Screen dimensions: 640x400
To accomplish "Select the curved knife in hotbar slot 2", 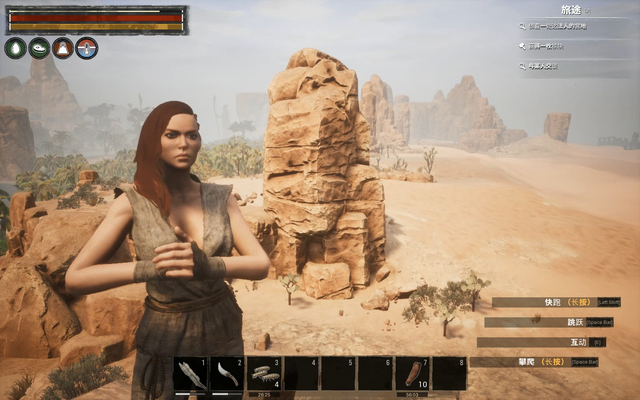I will 227,374.
